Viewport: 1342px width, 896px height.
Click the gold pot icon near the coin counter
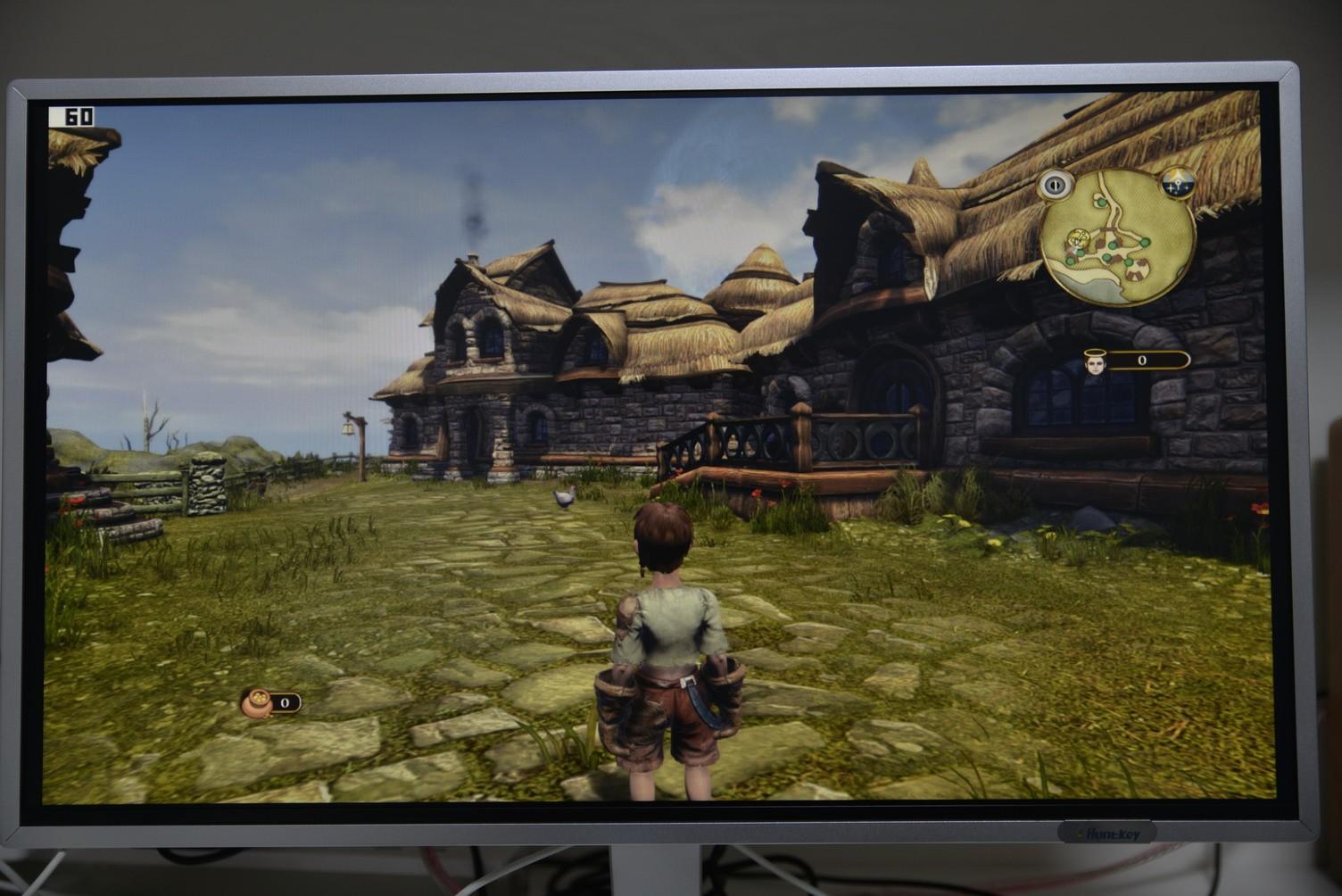coord(257,702)
